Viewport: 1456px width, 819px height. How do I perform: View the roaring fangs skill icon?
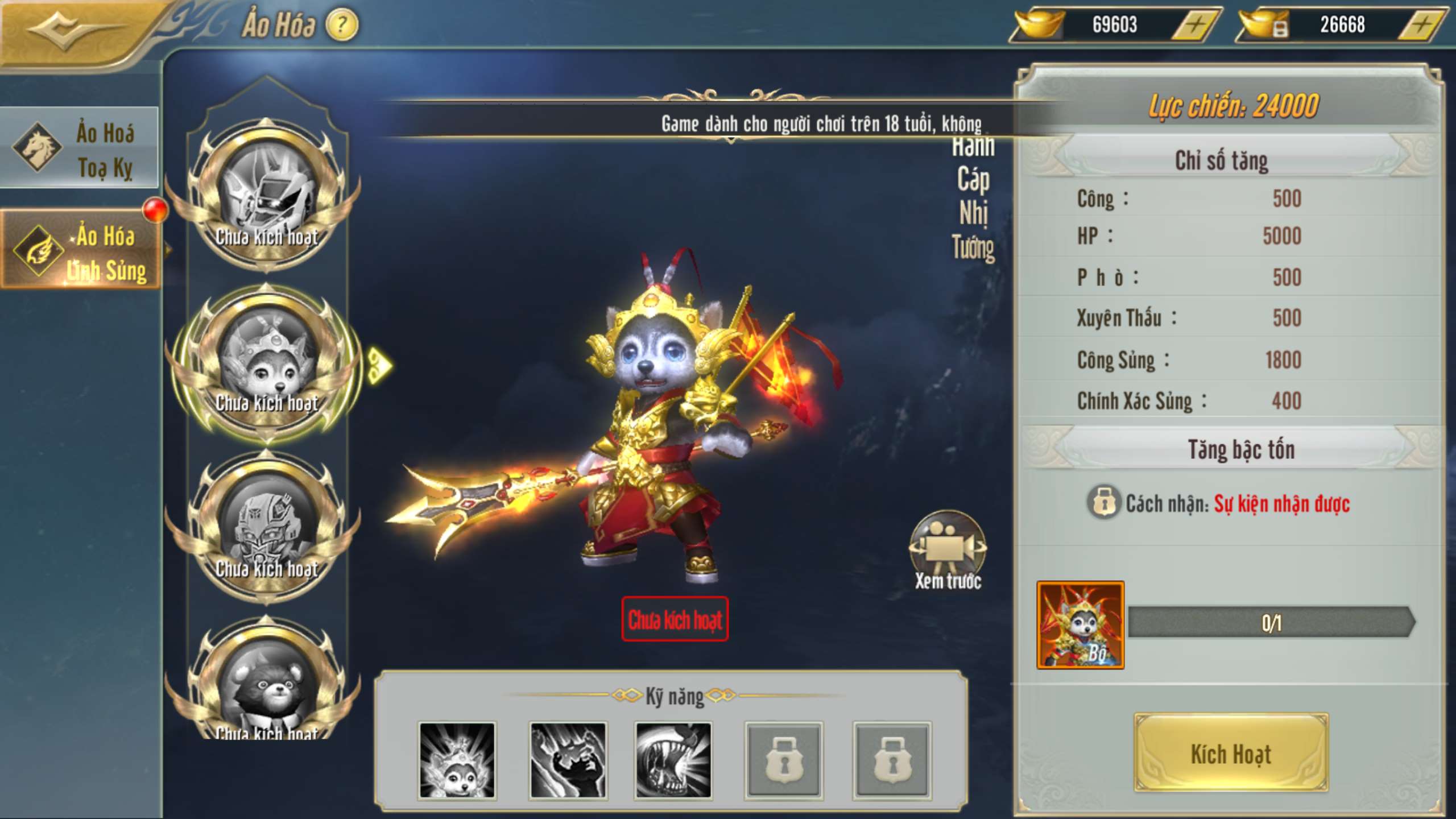[673, 760]
